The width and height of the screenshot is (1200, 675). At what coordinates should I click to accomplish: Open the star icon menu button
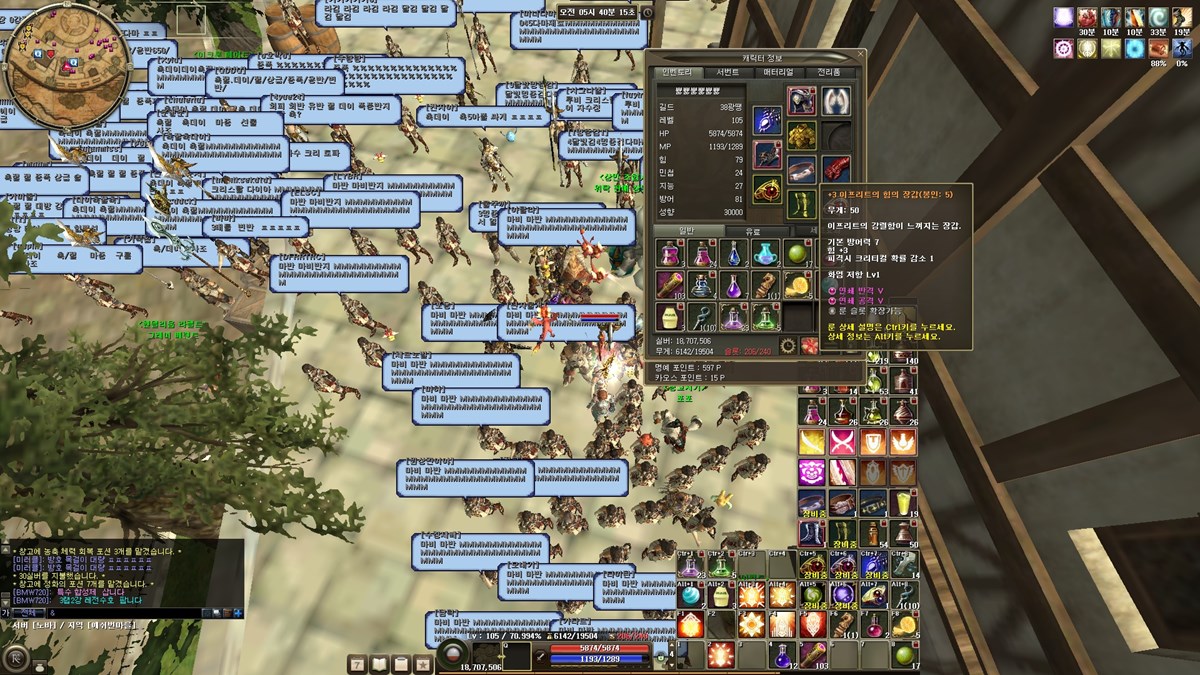click(x=423, y=664)
